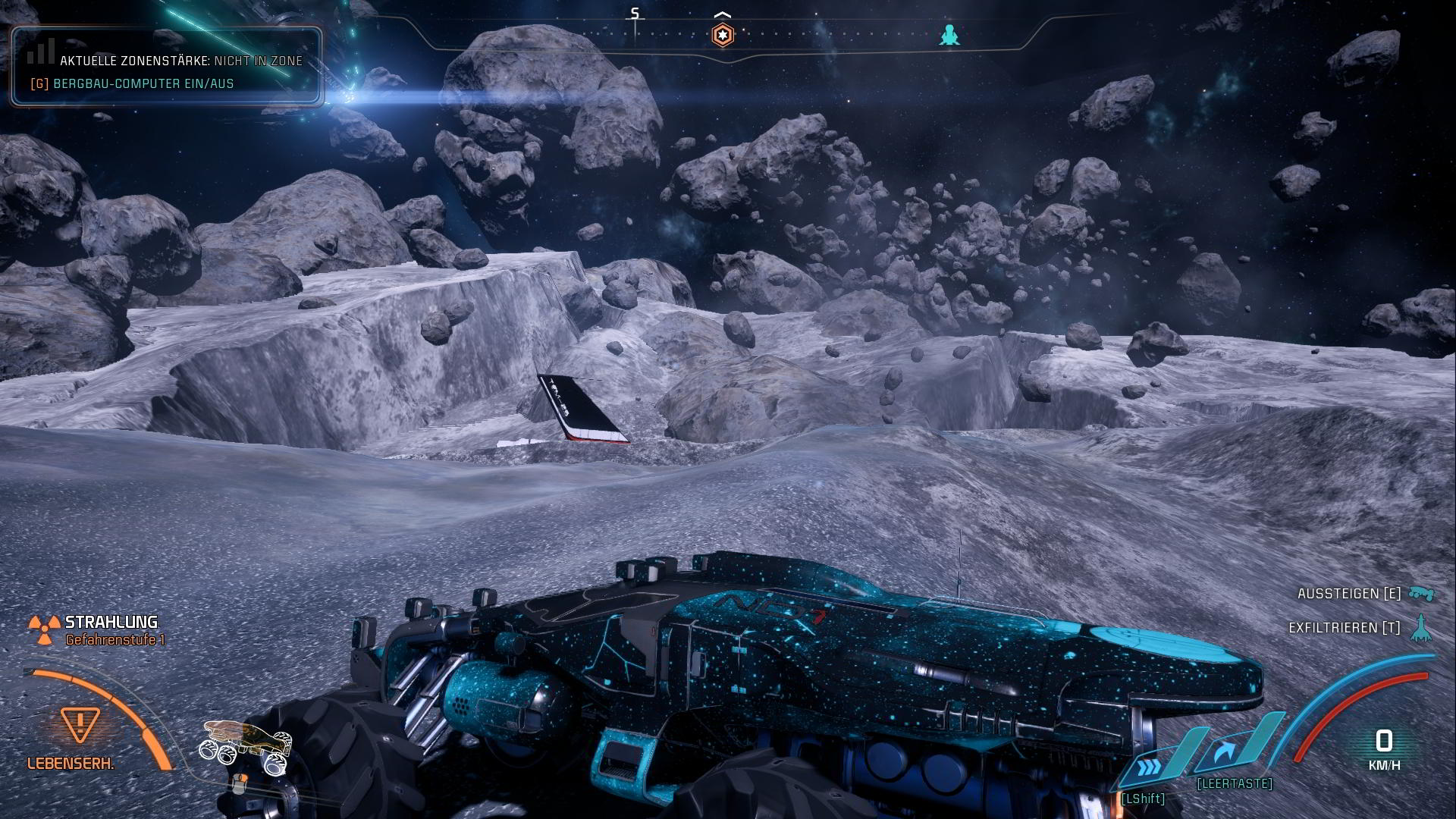Expand the zone strength info panel
Image resolution: width=1456 pixels, height=819 pixels.
pos(167,61)
